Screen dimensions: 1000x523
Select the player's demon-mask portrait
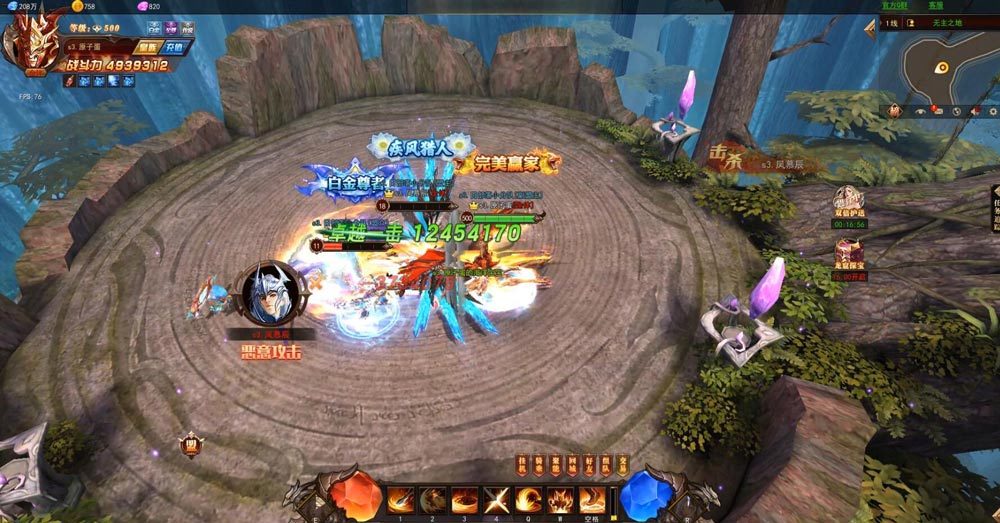point(31,44)
